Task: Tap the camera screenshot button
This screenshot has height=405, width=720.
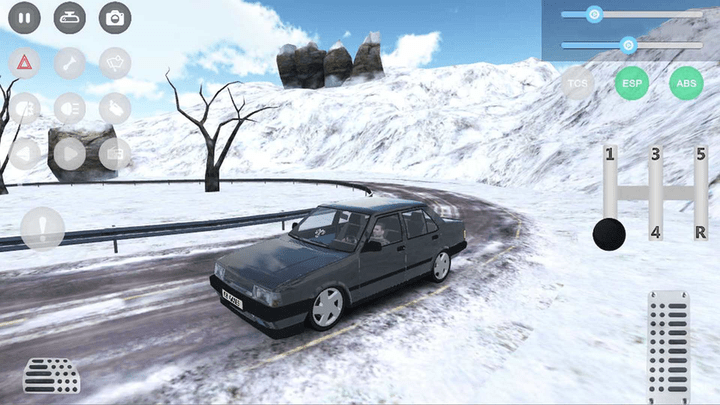Action: click(x=115, y=17)
